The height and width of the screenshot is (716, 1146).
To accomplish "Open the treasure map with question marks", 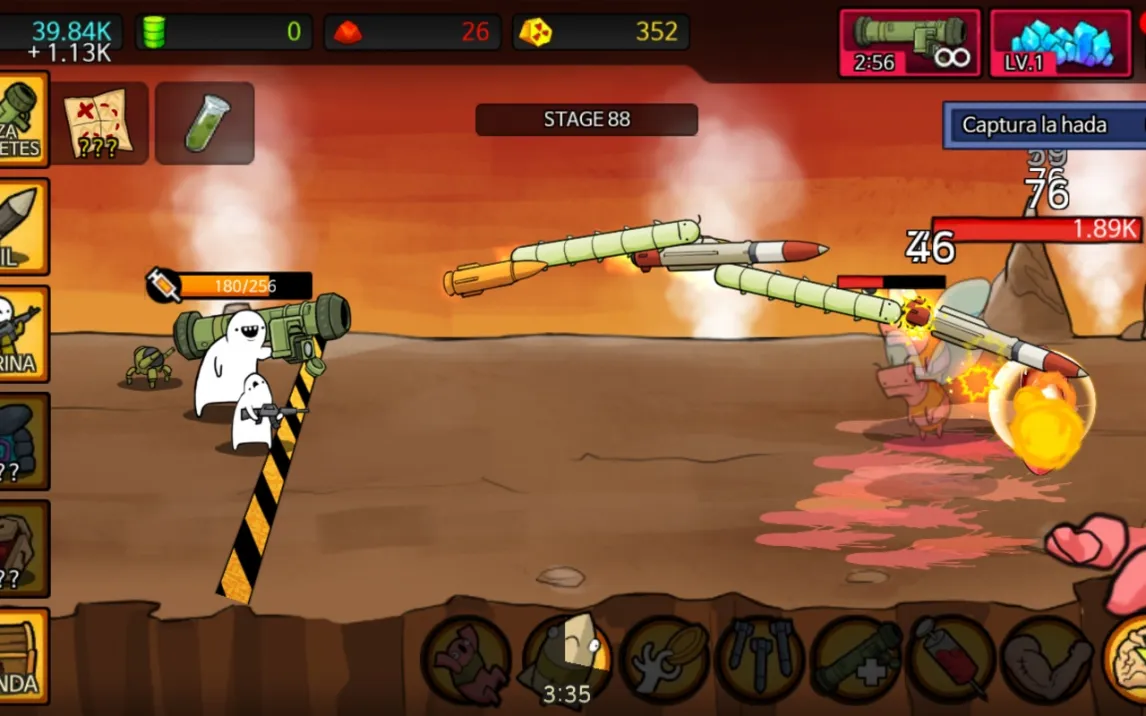I will [99, 124].
